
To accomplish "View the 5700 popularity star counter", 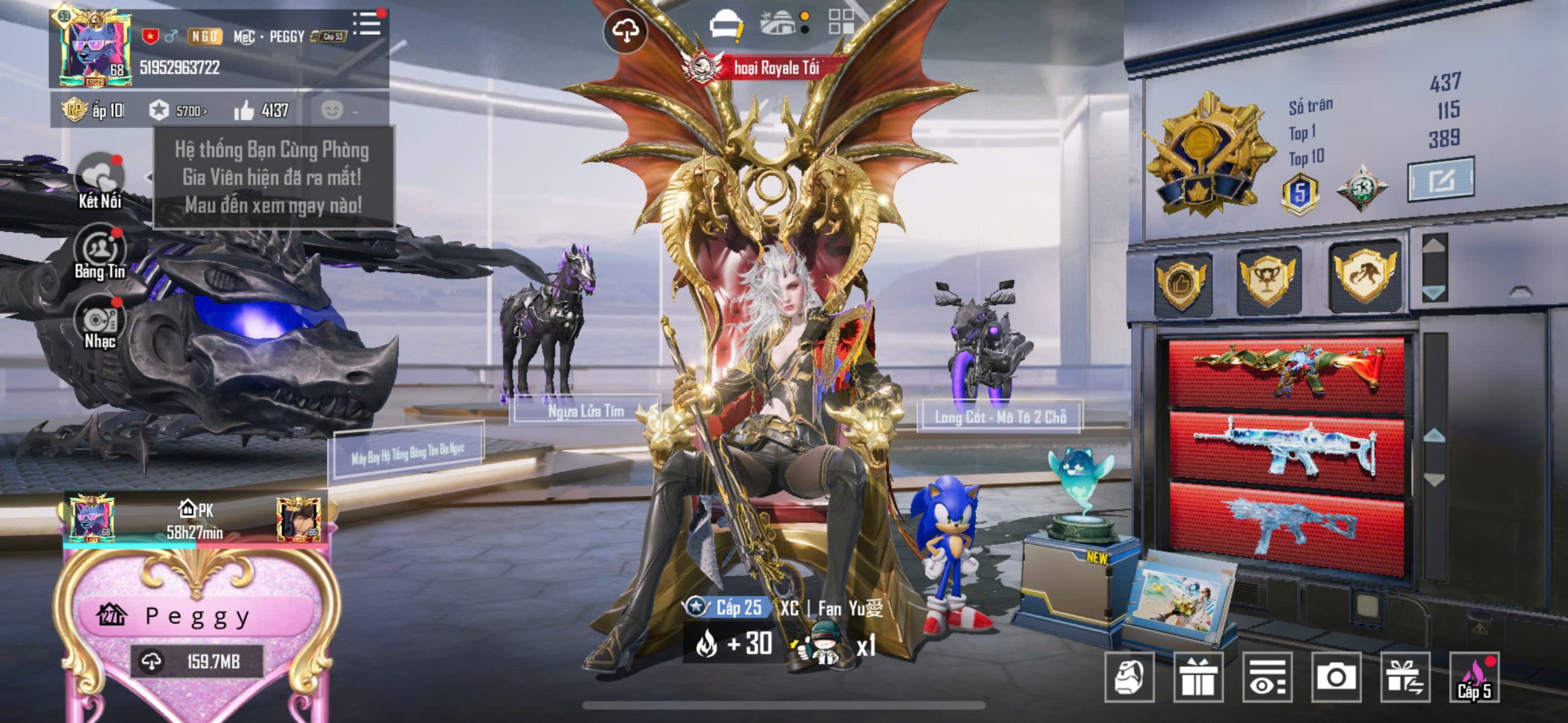I will [x=179, y=111].
